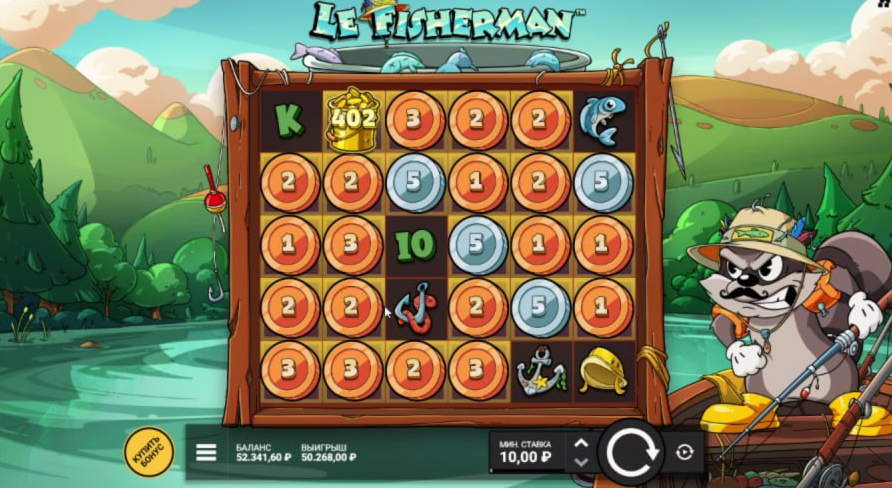Decrease the bet with the down arrow
The width and height of the screenshot is (892, 488).
[581, 462]
